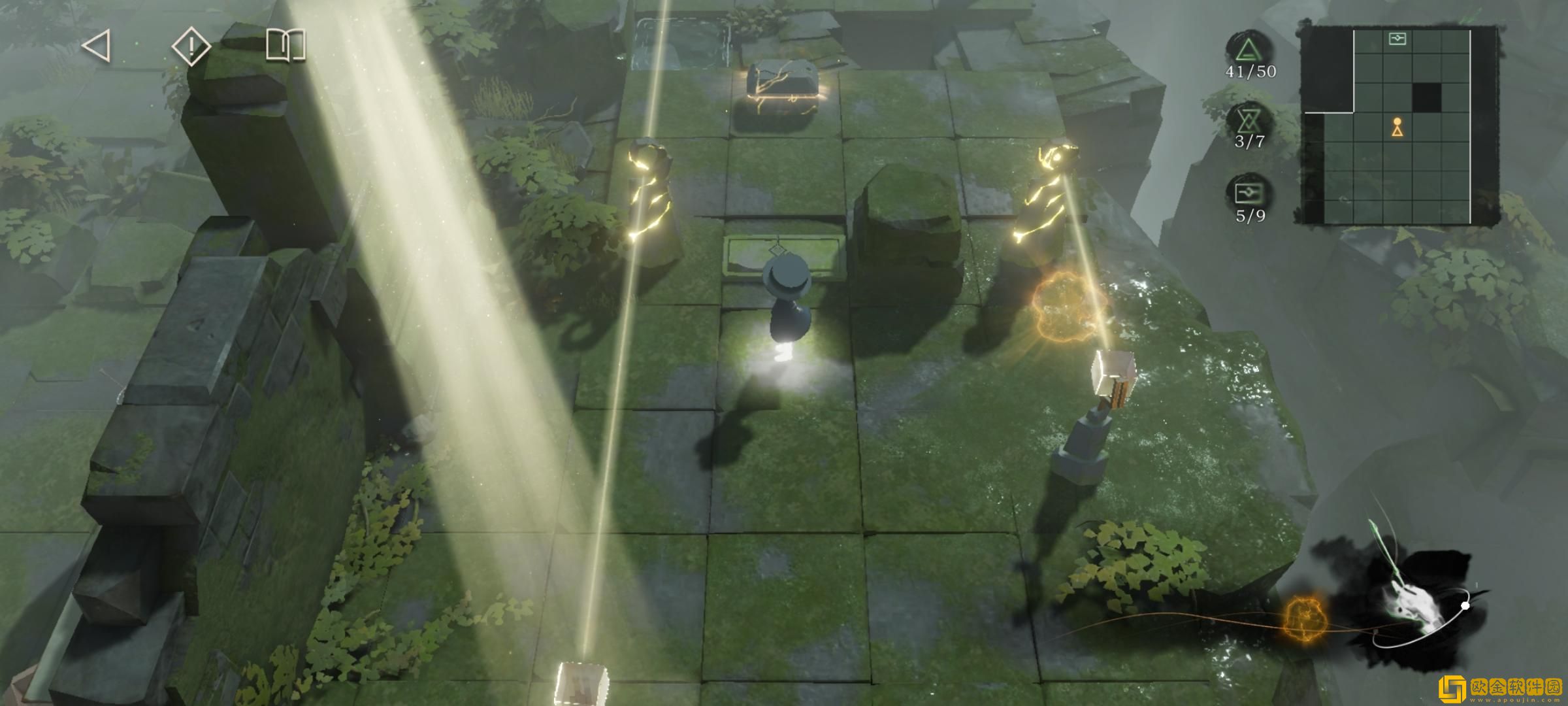1568x706 pixels.
Task: Select the triangle counter icon
Action: pos(1249,50)
